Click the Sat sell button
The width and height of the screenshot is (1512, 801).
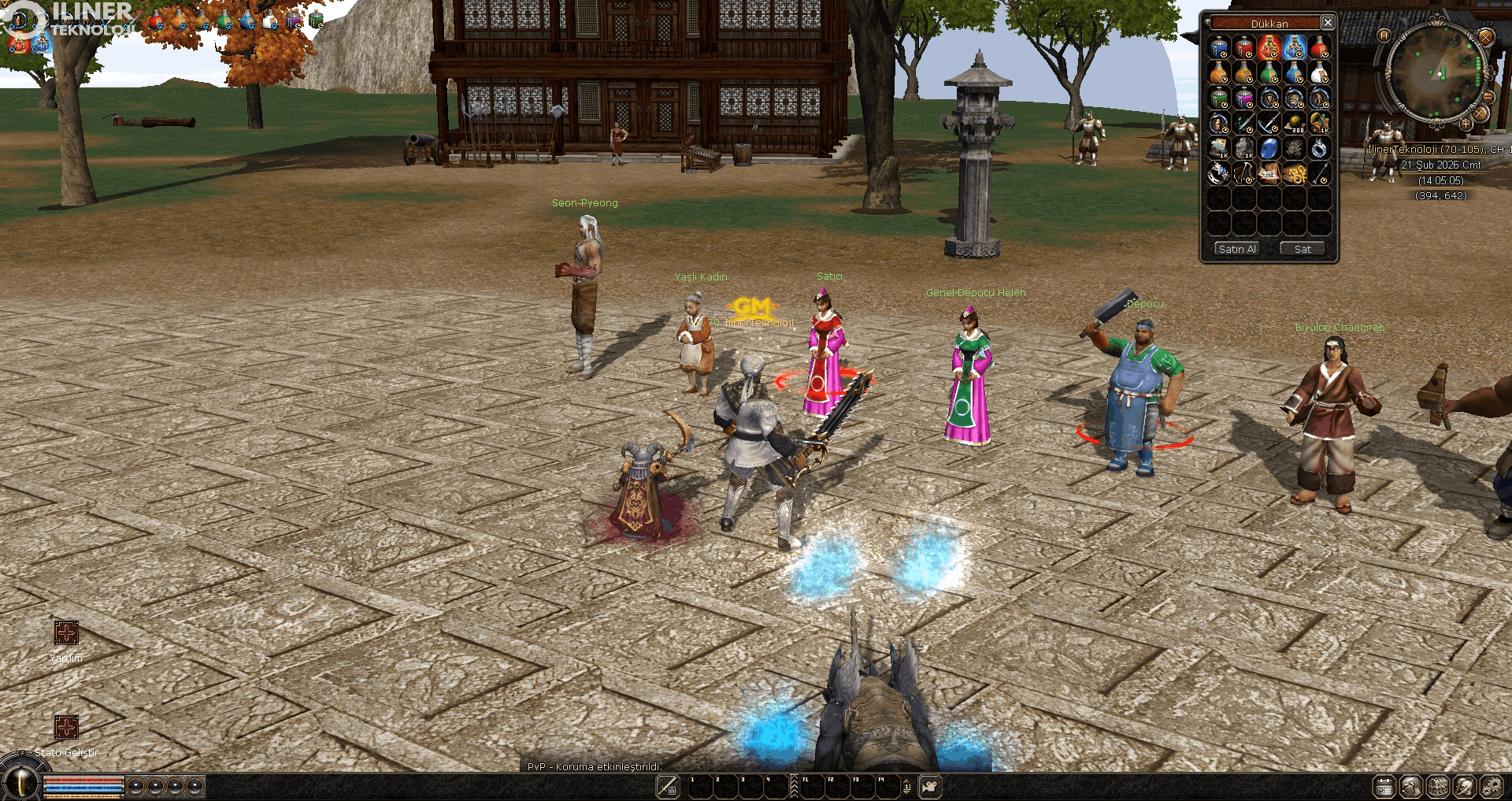pyautogui.click(x=1303, y=249)
